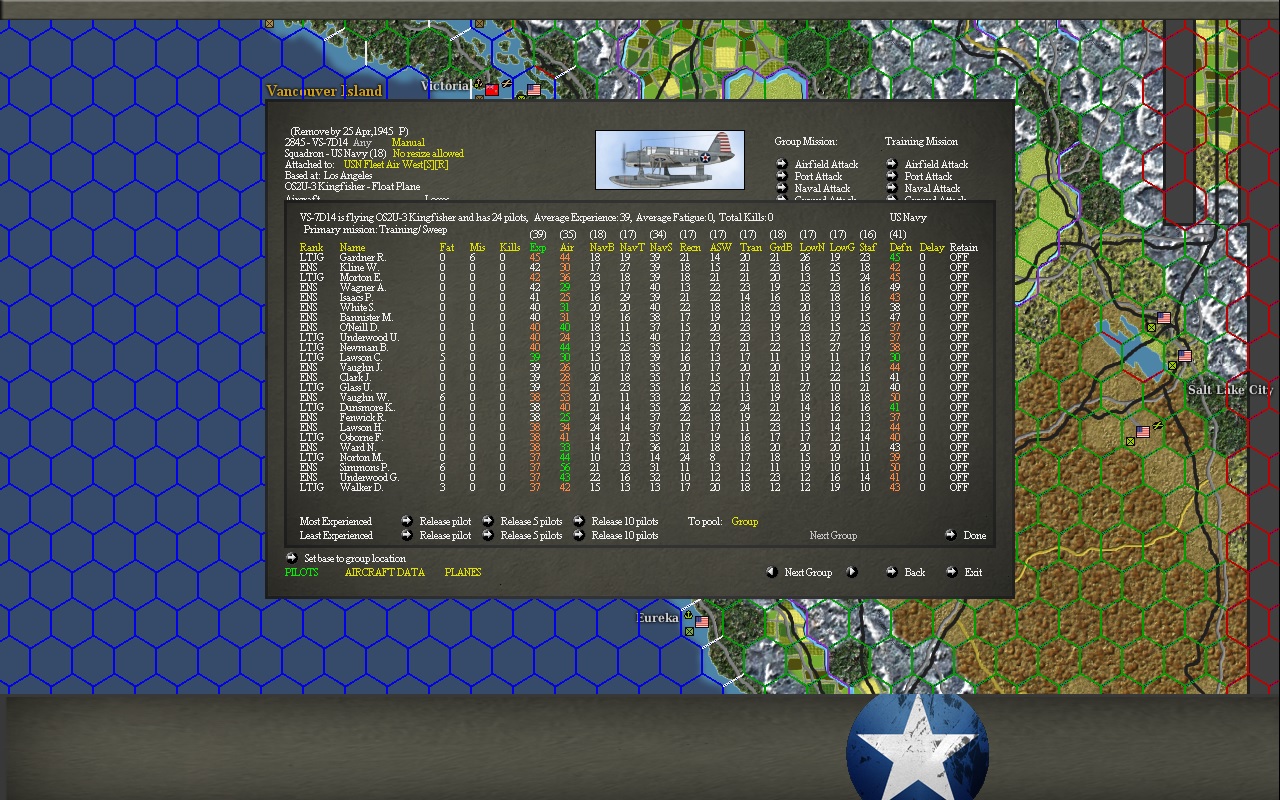
Task: Toggle Retain for pilot Simmons P.
Action: [958, 467]
